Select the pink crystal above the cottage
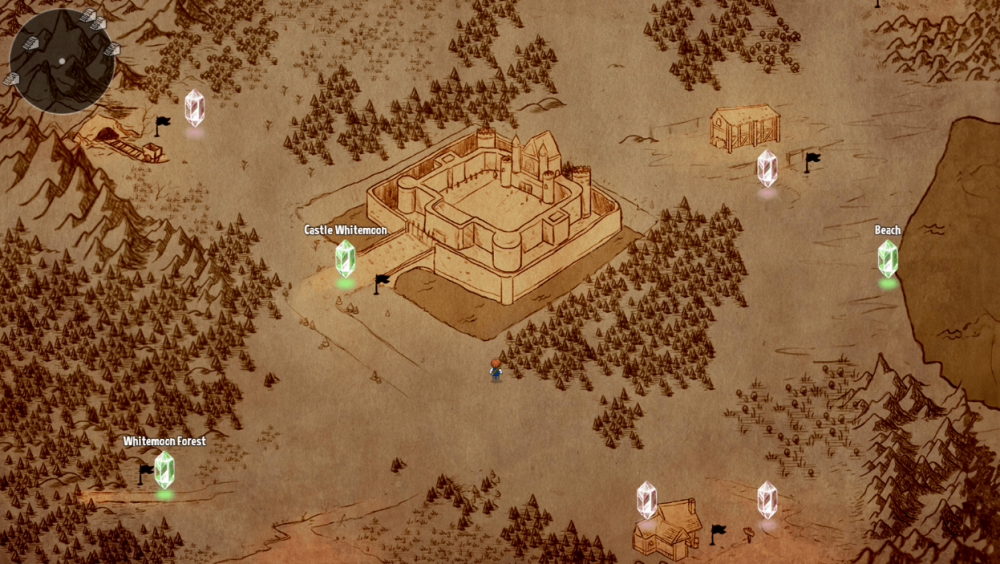This screenshot has height=564, width=1000. 647,500
